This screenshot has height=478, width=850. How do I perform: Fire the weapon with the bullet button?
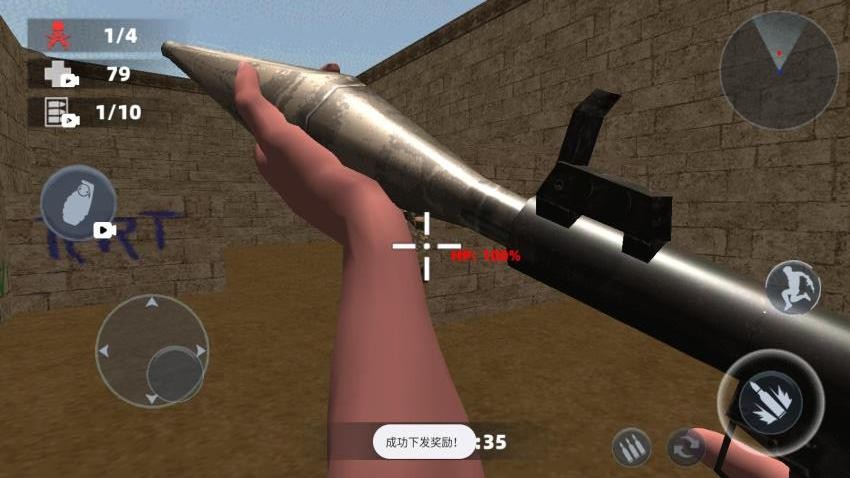770,401
